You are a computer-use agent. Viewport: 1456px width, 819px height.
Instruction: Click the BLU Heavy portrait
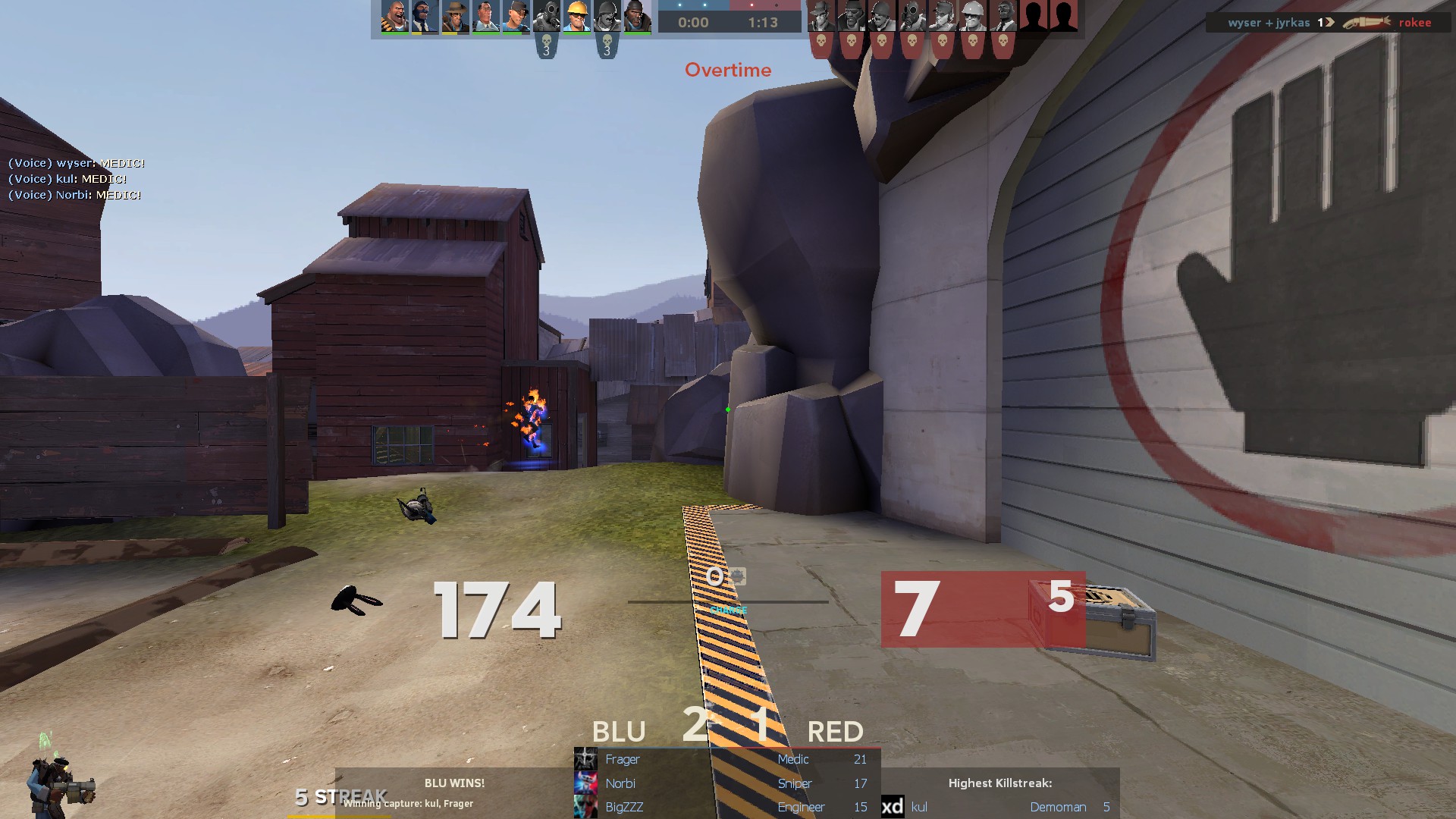pos(394,17)
